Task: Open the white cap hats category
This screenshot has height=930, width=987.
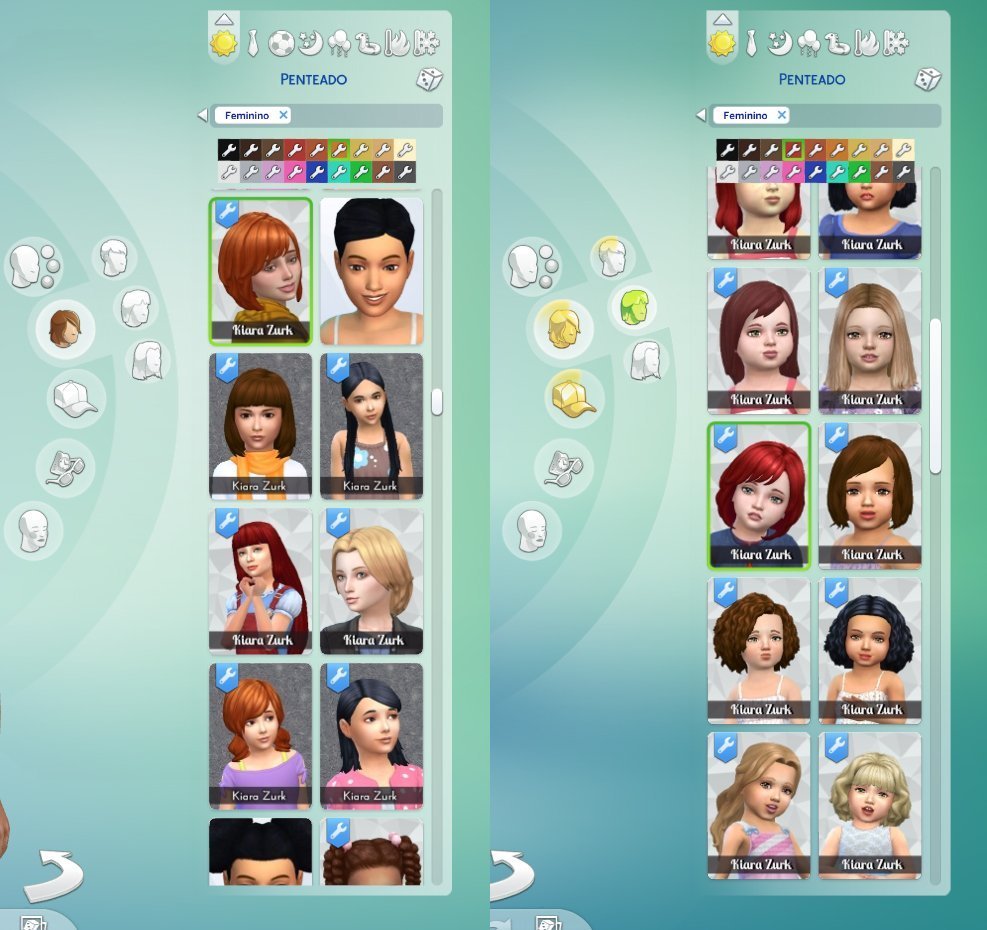Action: coord(76,397)
